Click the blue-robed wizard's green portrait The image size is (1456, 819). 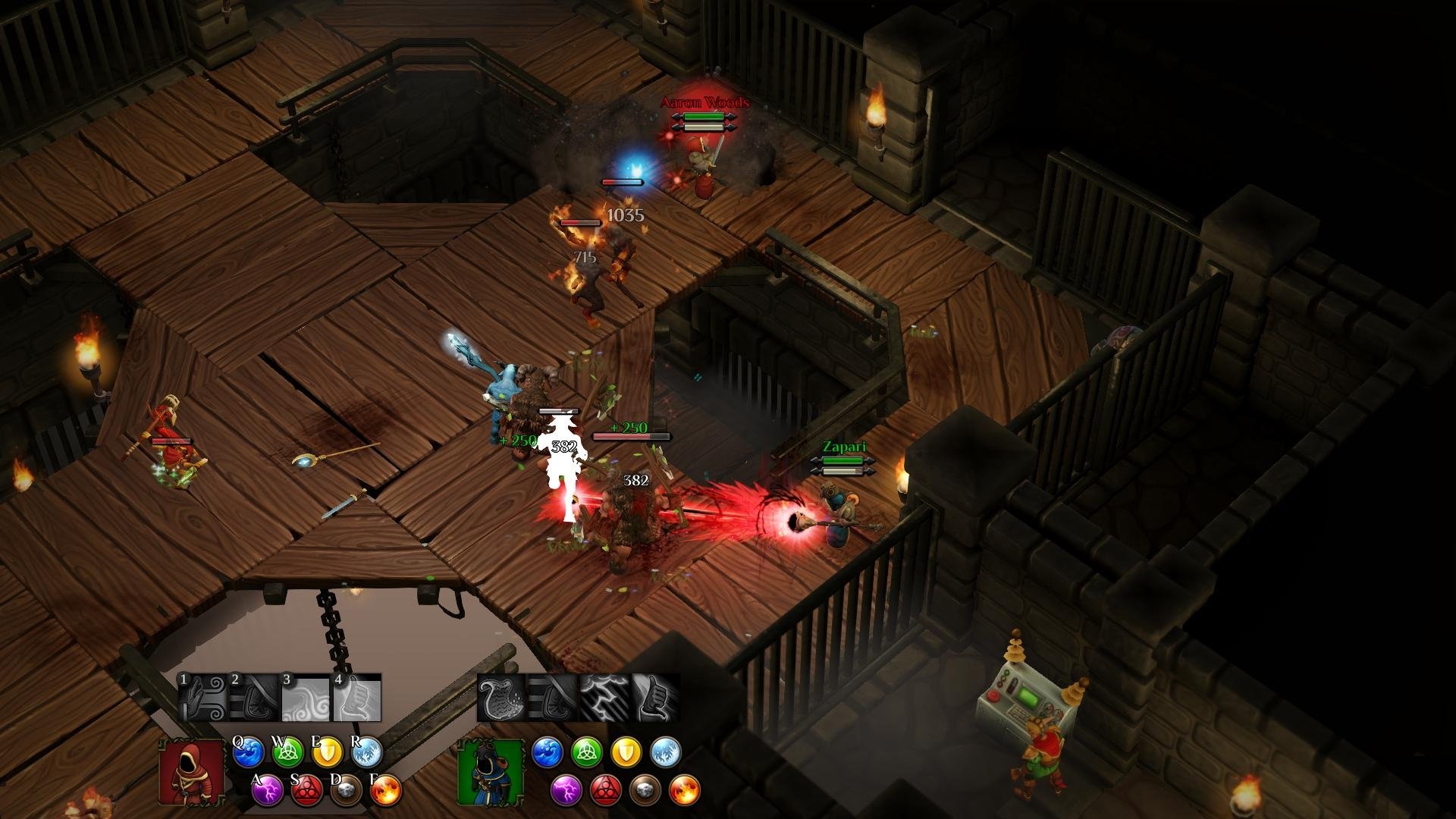pyautogui.click(x=490, y=772)
